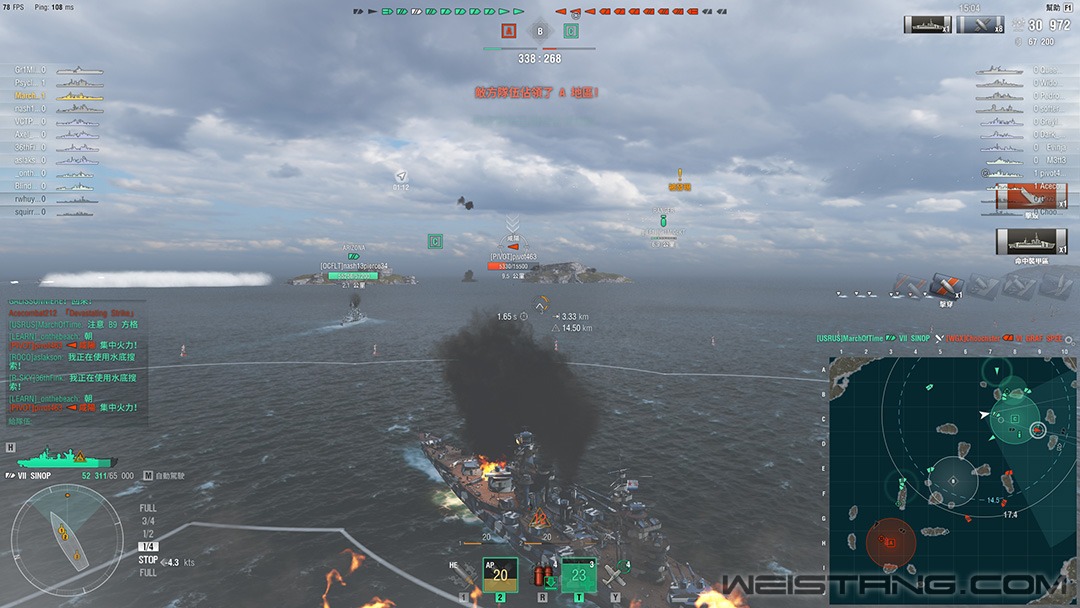Choose the 1/4 speed setting
The image size is (1080, 608).
[x=148, y=547]
